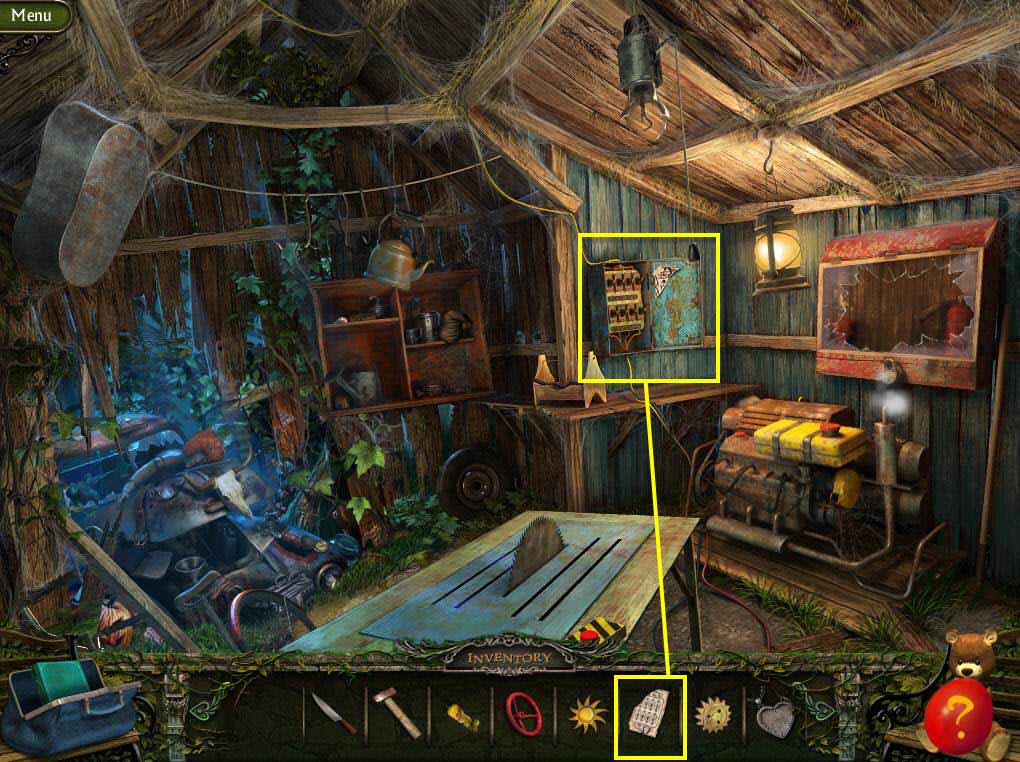1020x762 pixels.
Task: Open the blue tool bag
Action: tap(70, 703)
